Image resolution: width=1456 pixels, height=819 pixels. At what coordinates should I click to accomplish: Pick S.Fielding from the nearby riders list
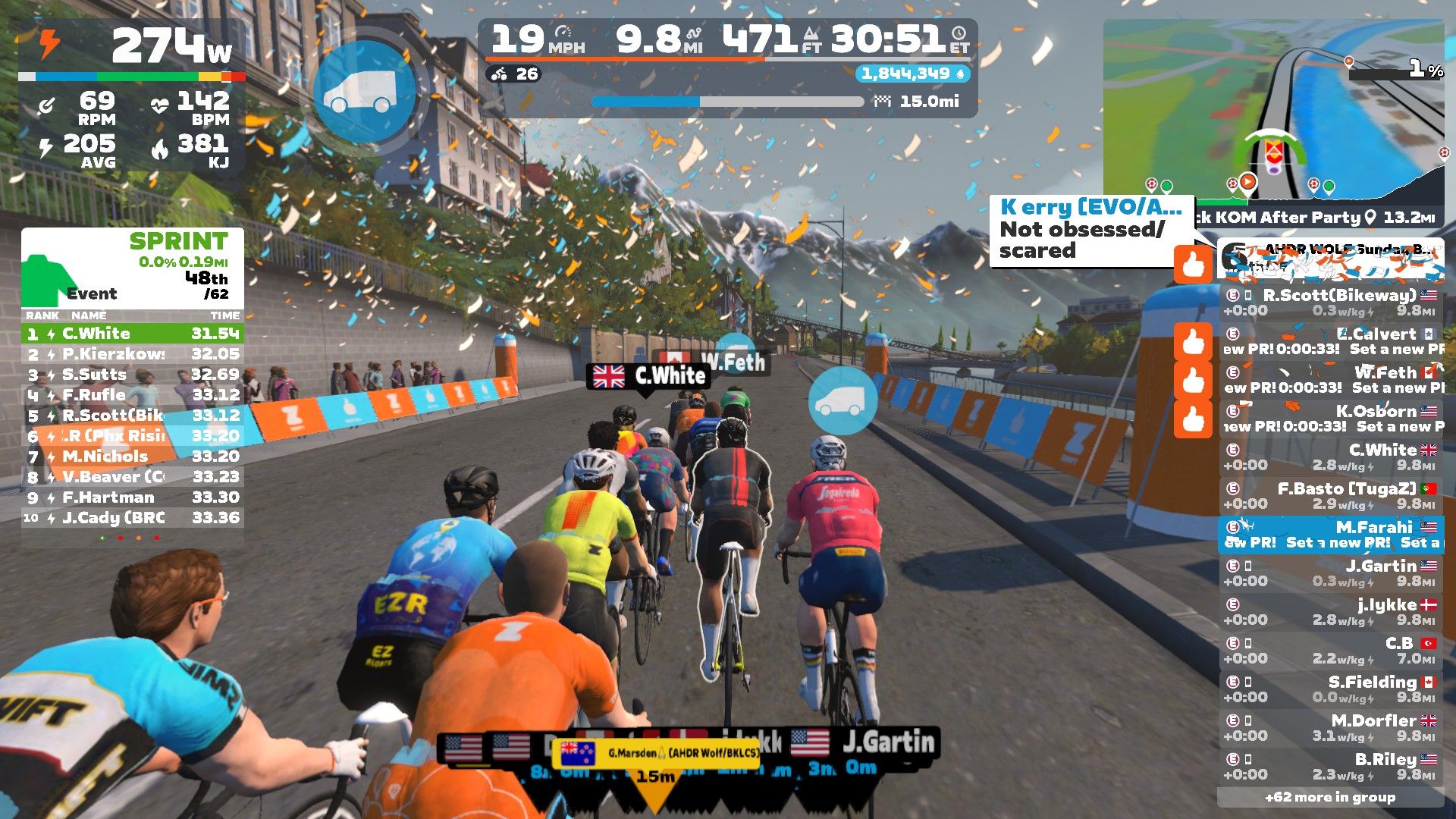[1331, 689]
